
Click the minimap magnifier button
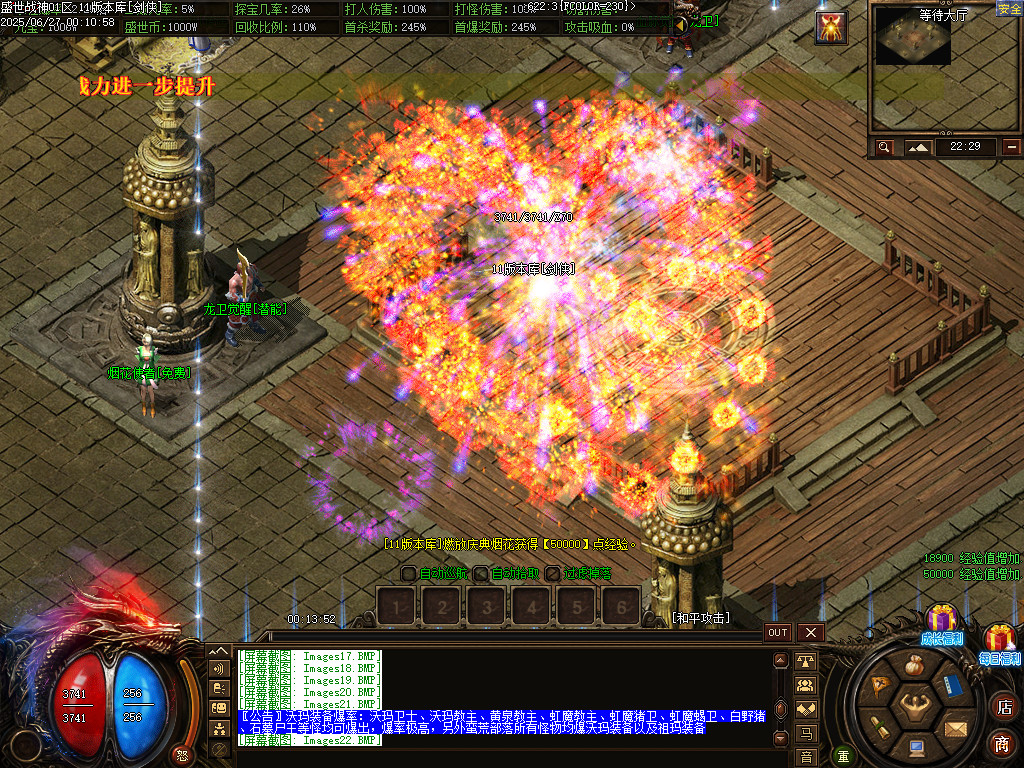click(884, 147)
